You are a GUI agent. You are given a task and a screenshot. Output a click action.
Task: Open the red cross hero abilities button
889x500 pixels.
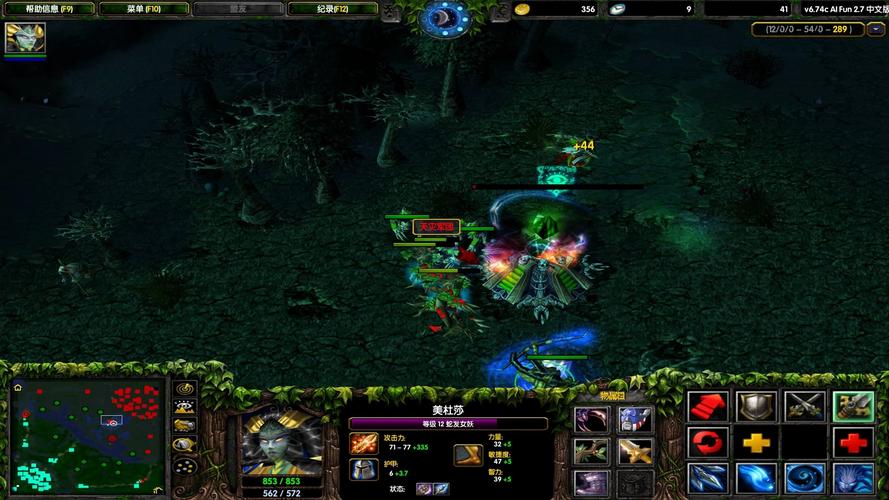pyautogui.click(x=852, y=442)
